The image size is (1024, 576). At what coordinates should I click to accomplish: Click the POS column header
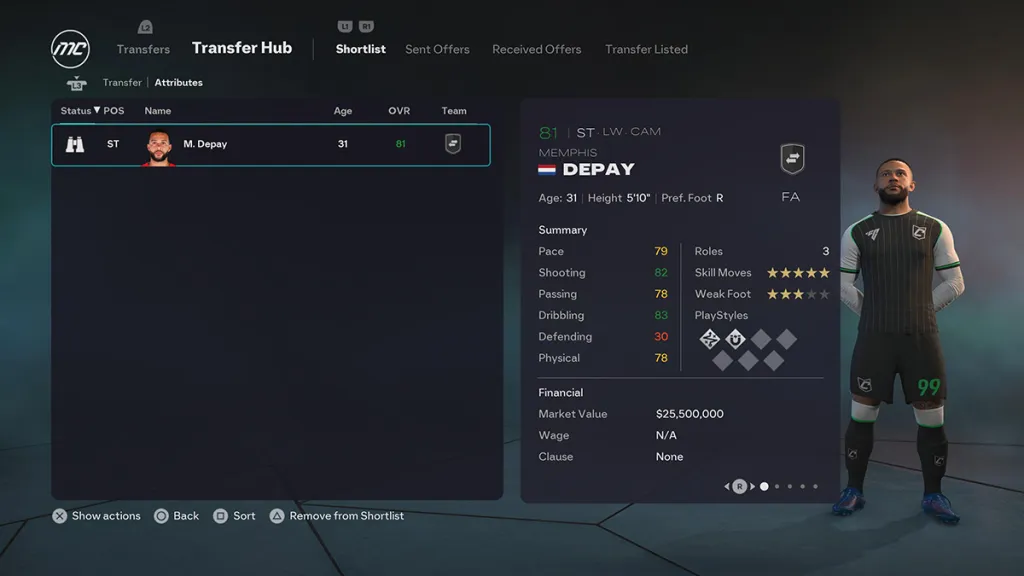coord(114,111)
